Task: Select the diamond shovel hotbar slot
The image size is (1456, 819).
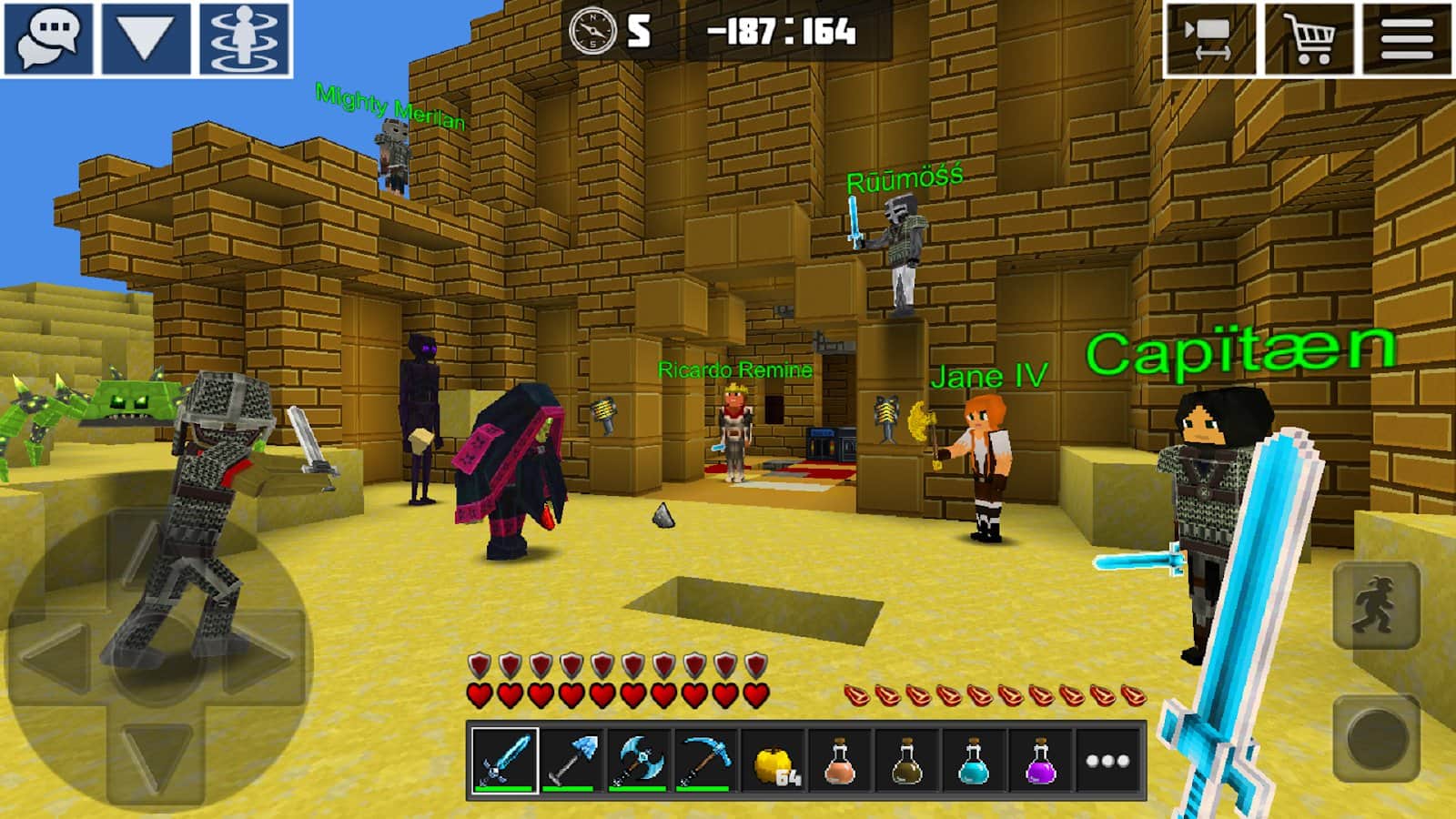Action: click(x=571, y=760)
